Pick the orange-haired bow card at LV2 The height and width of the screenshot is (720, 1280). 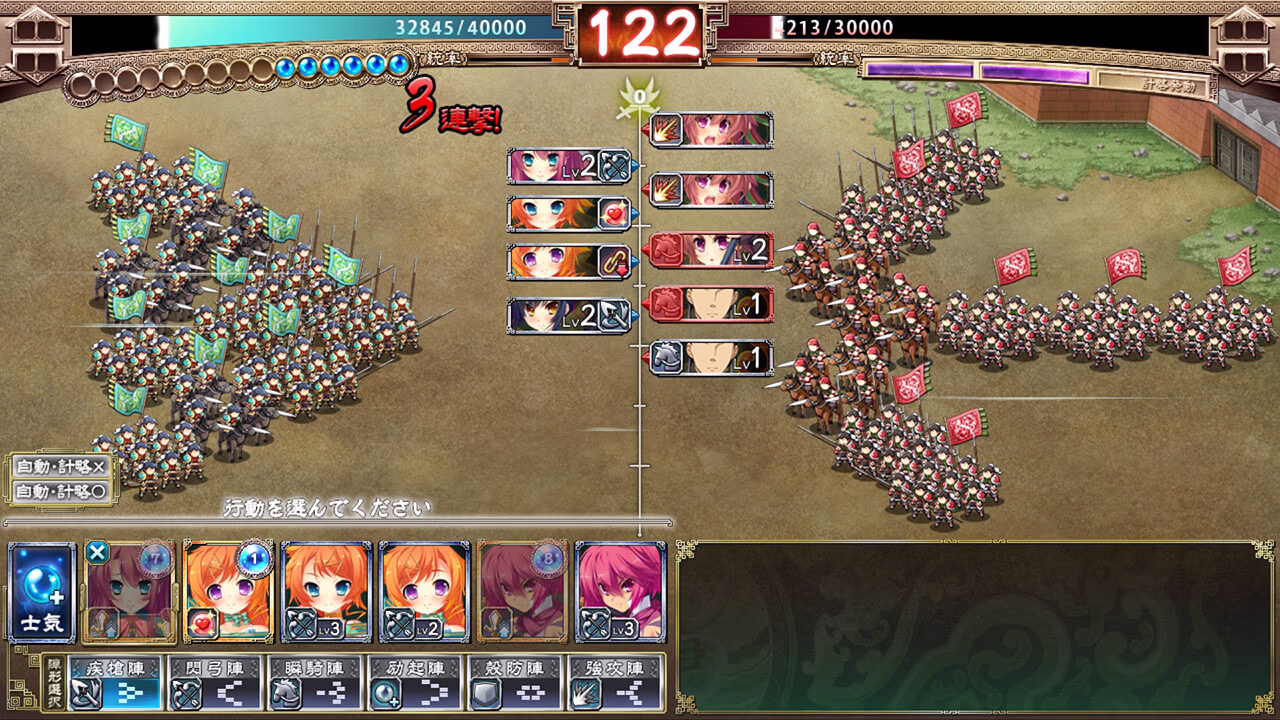(424, 592)
